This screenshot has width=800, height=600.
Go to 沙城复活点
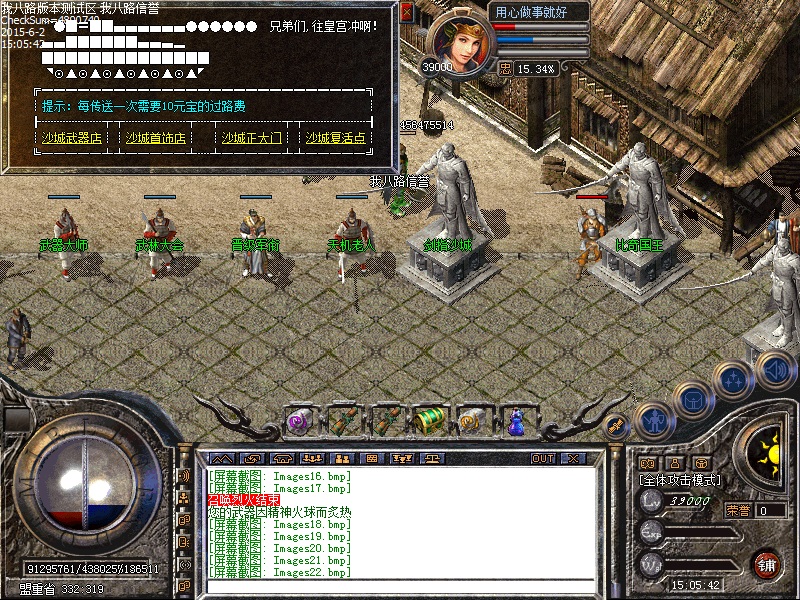(x=336, y=138)
